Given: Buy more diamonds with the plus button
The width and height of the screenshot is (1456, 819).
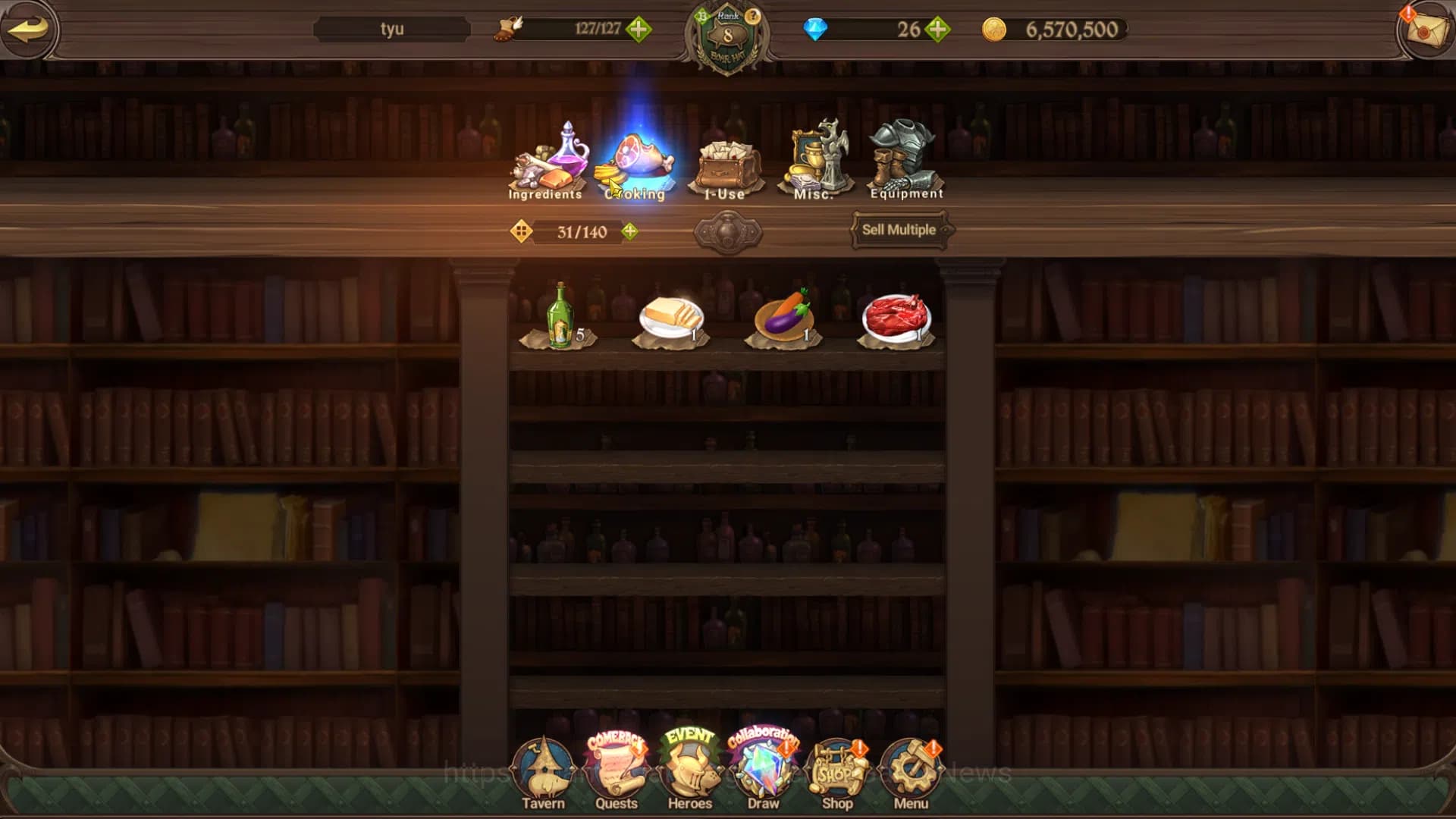Looking at the screenshot, I should coord(938,30).
